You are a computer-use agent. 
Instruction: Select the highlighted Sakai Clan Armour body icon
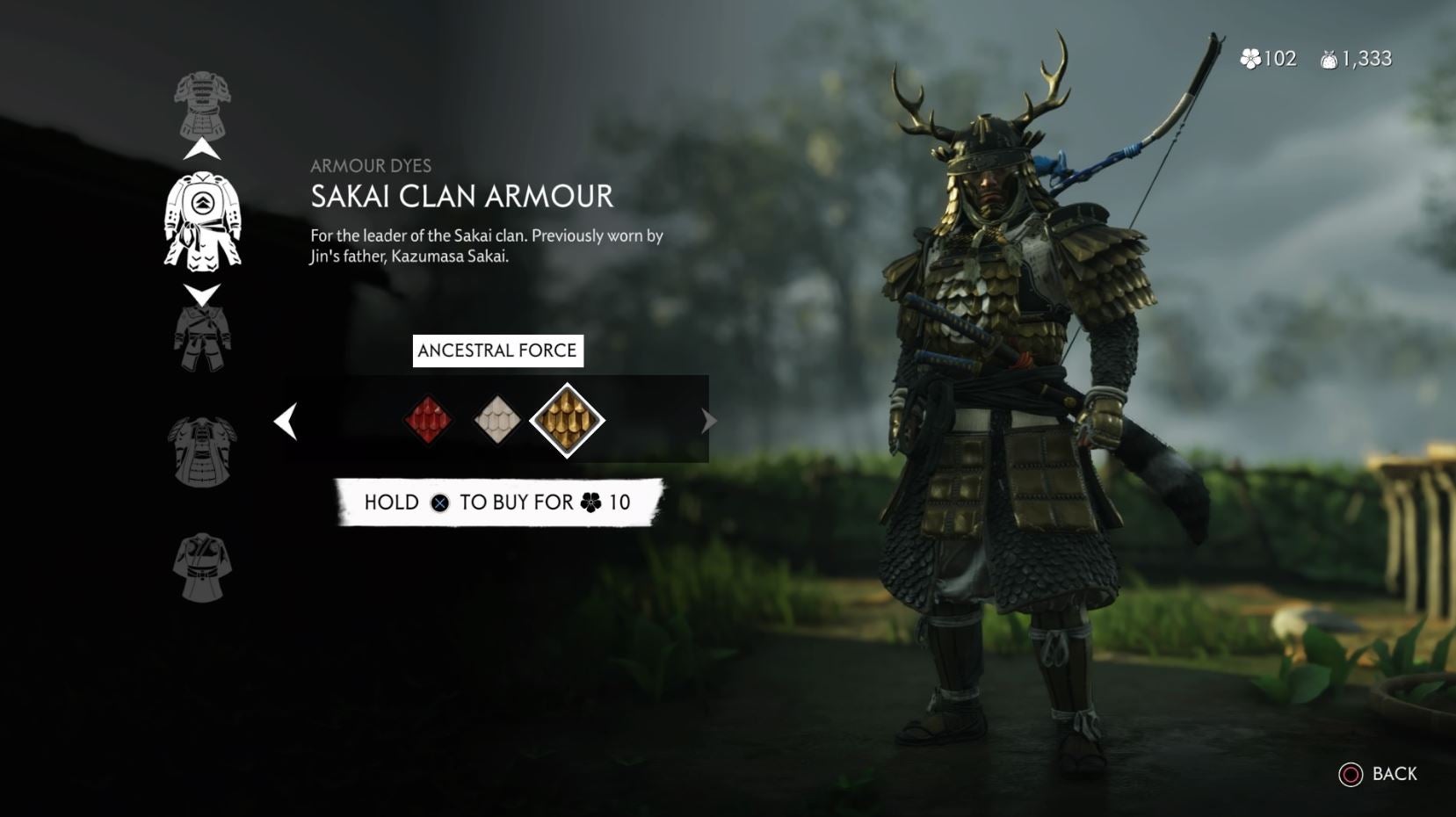tap(204, 221)
